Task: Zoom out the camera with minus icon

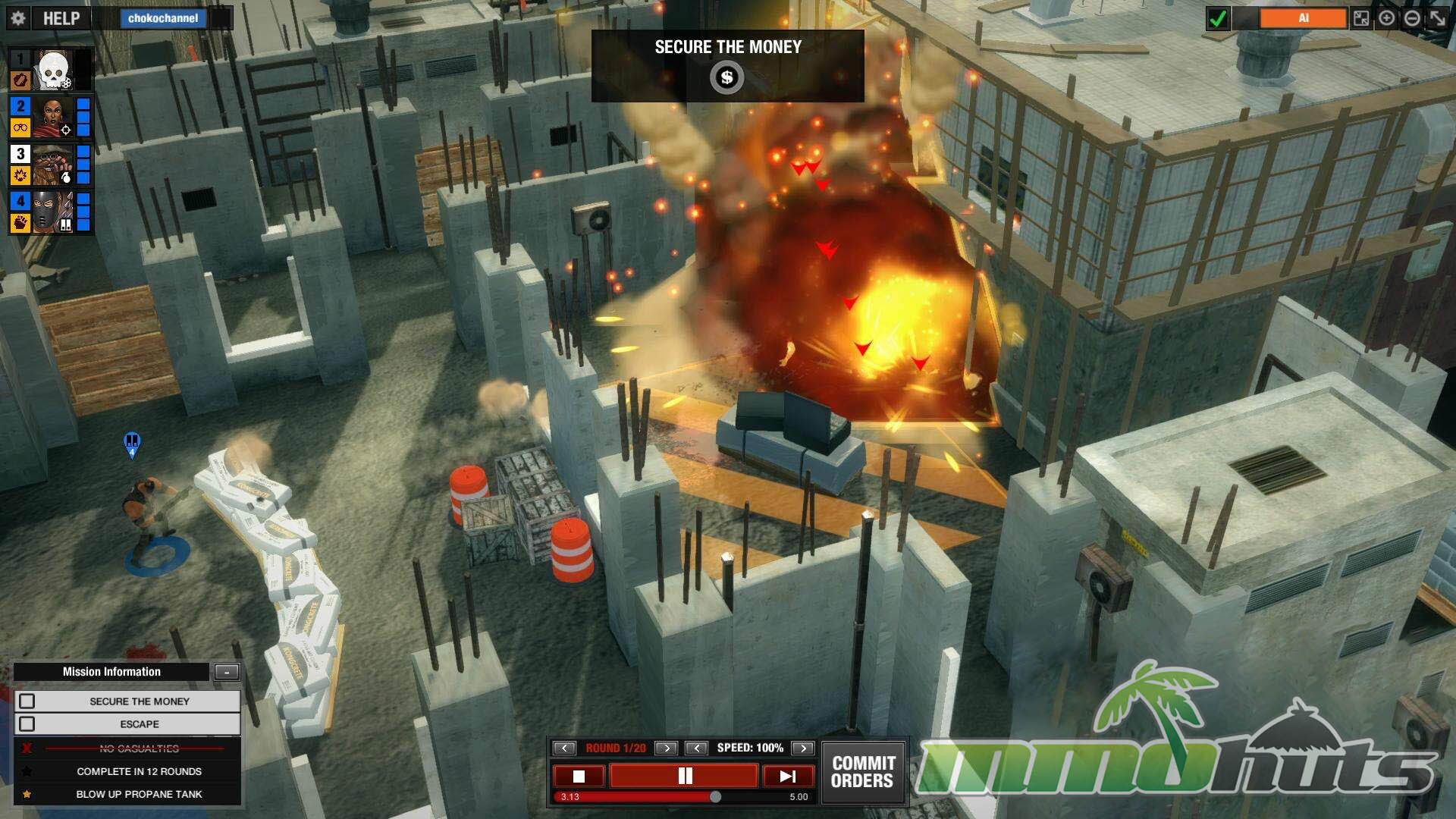Action: [x=1411, y=18]
